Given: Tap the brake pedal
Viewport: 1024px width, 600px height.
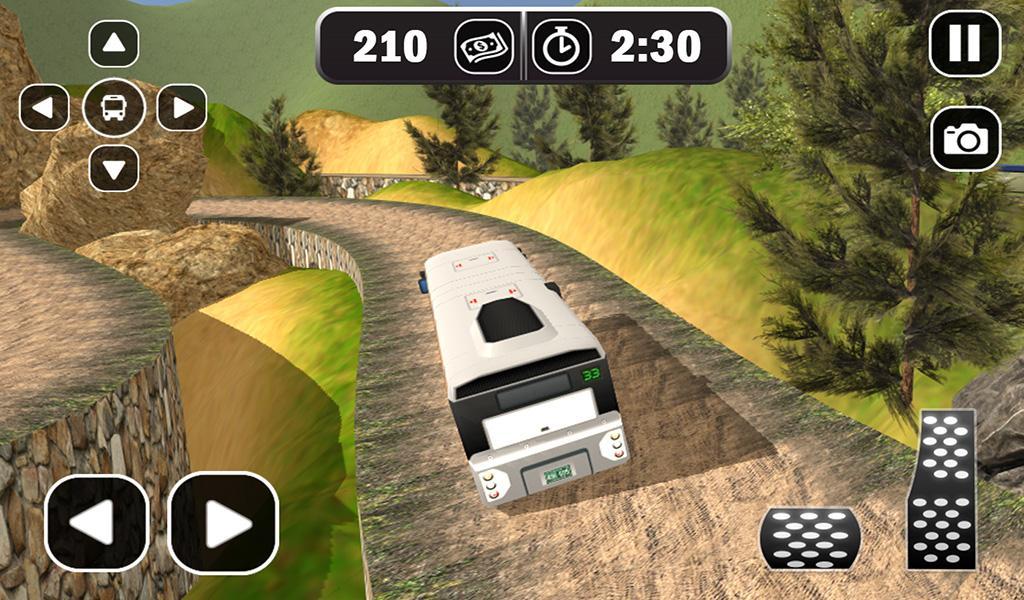Looking at the screenshot, I should [810, 538].
